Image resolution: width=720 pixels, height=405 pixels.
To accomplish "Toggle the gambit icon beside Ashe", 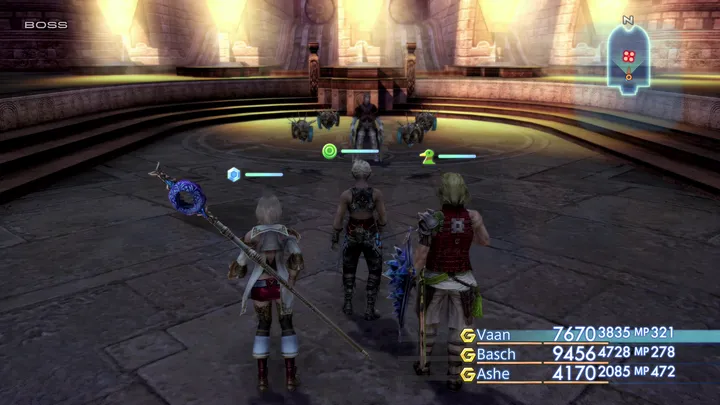I will click(x=467, y=373).
